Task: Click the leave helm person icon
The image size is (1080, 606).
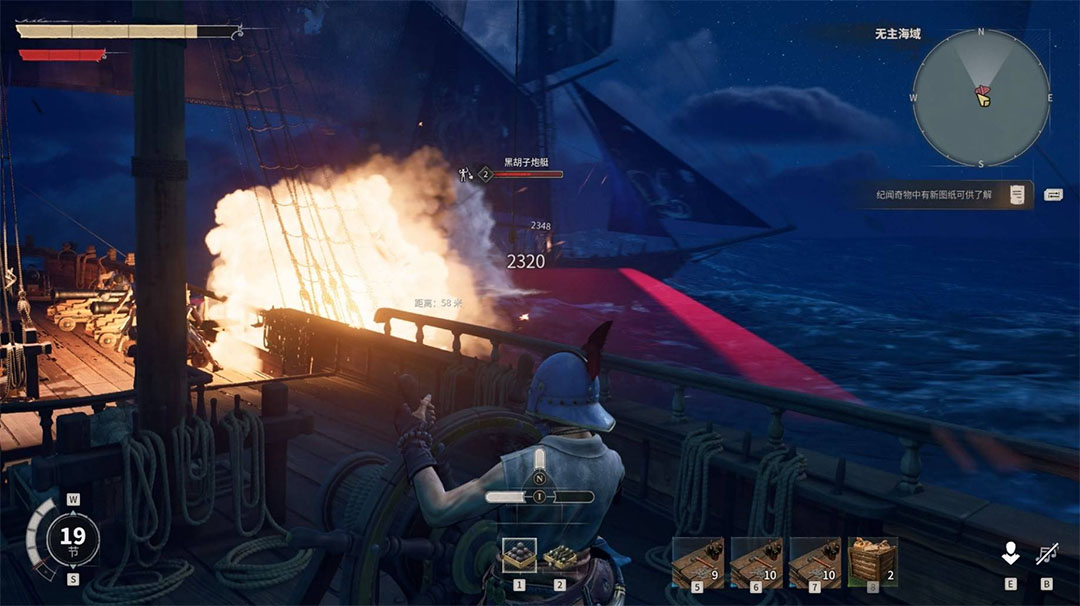Action: click(1011, 553)
